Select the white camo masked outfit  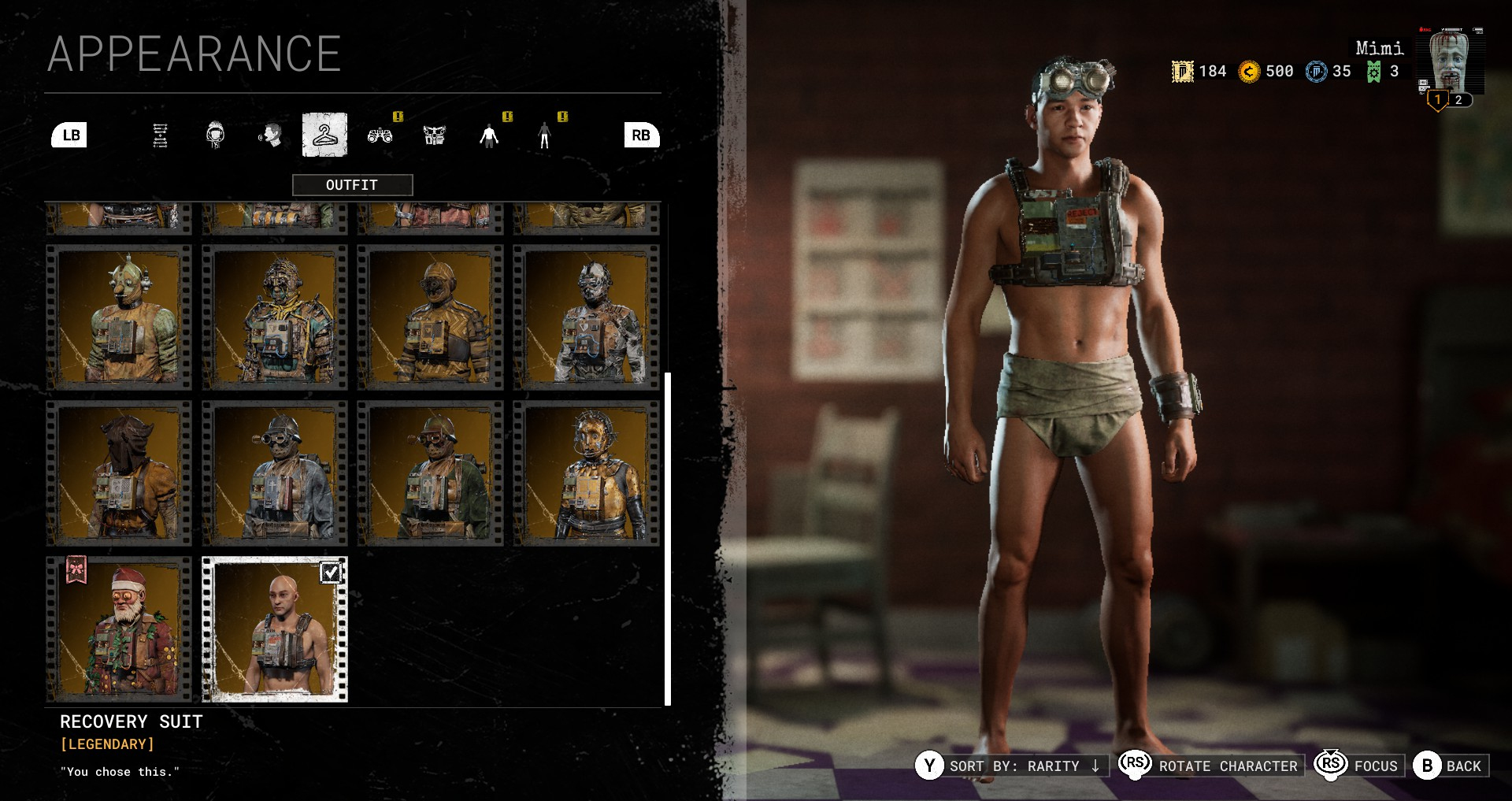(x=587, y=317)
